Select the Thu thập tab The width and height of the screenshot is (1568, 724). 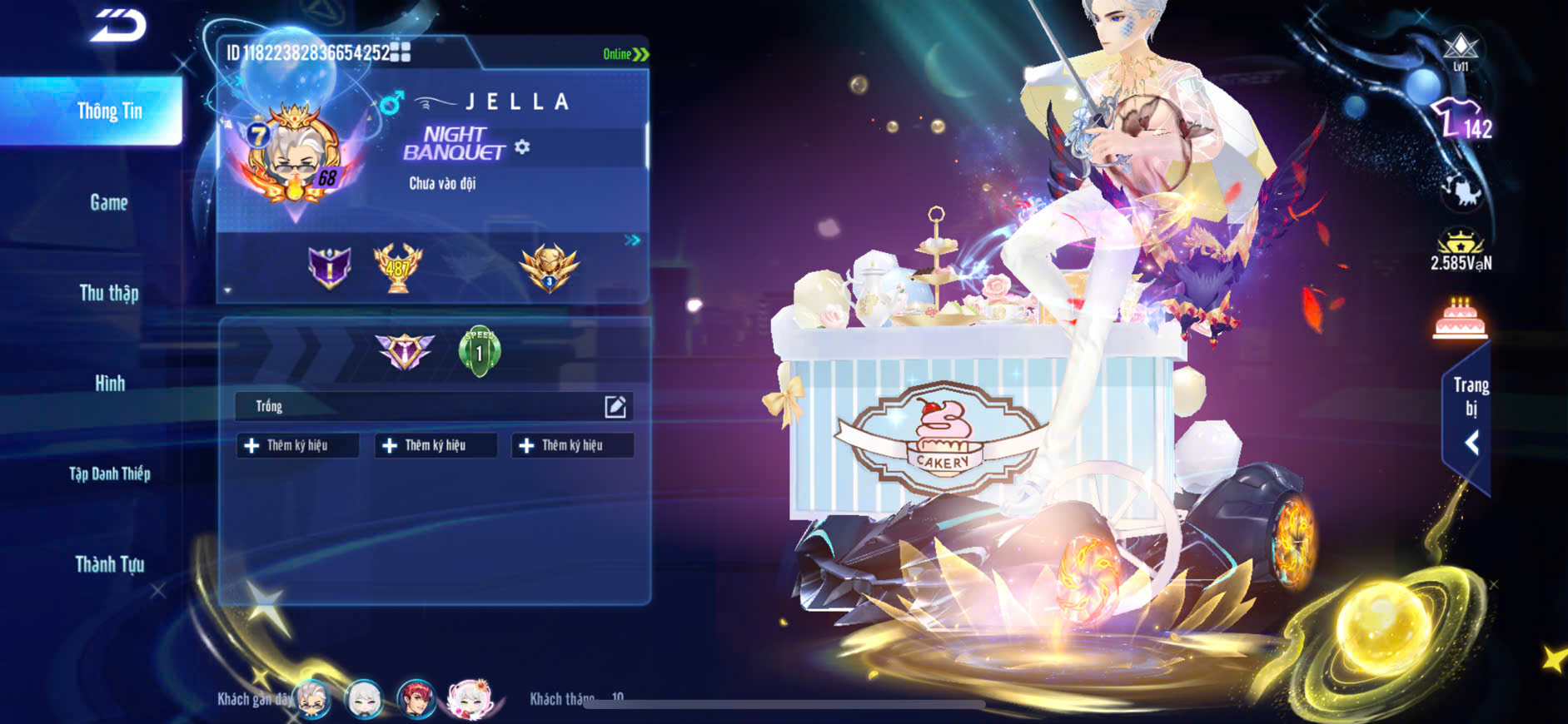coord(109,293)
